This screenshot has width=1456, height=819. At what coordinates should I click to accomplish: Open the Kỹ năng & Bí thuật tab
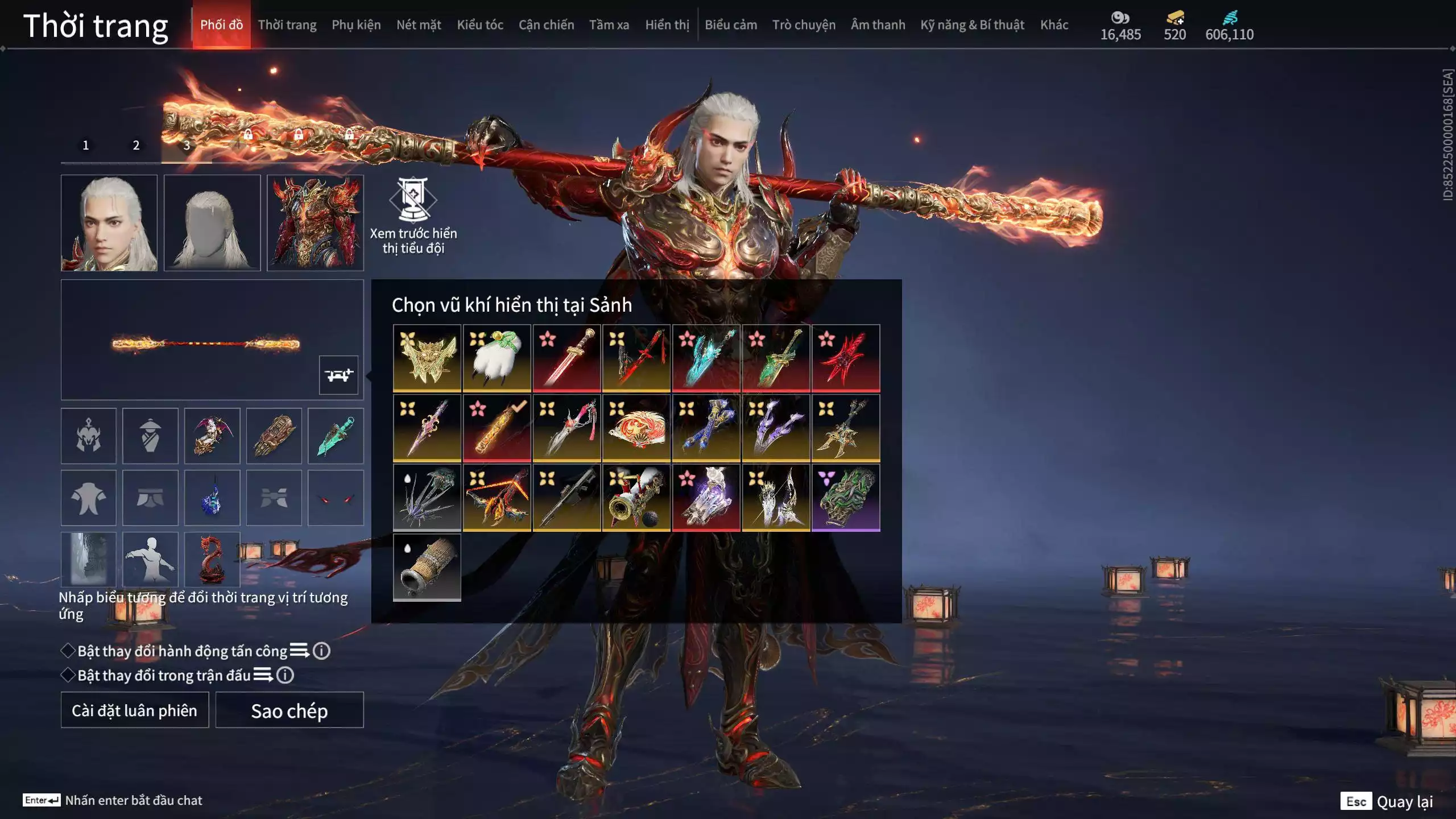[972, 25]
